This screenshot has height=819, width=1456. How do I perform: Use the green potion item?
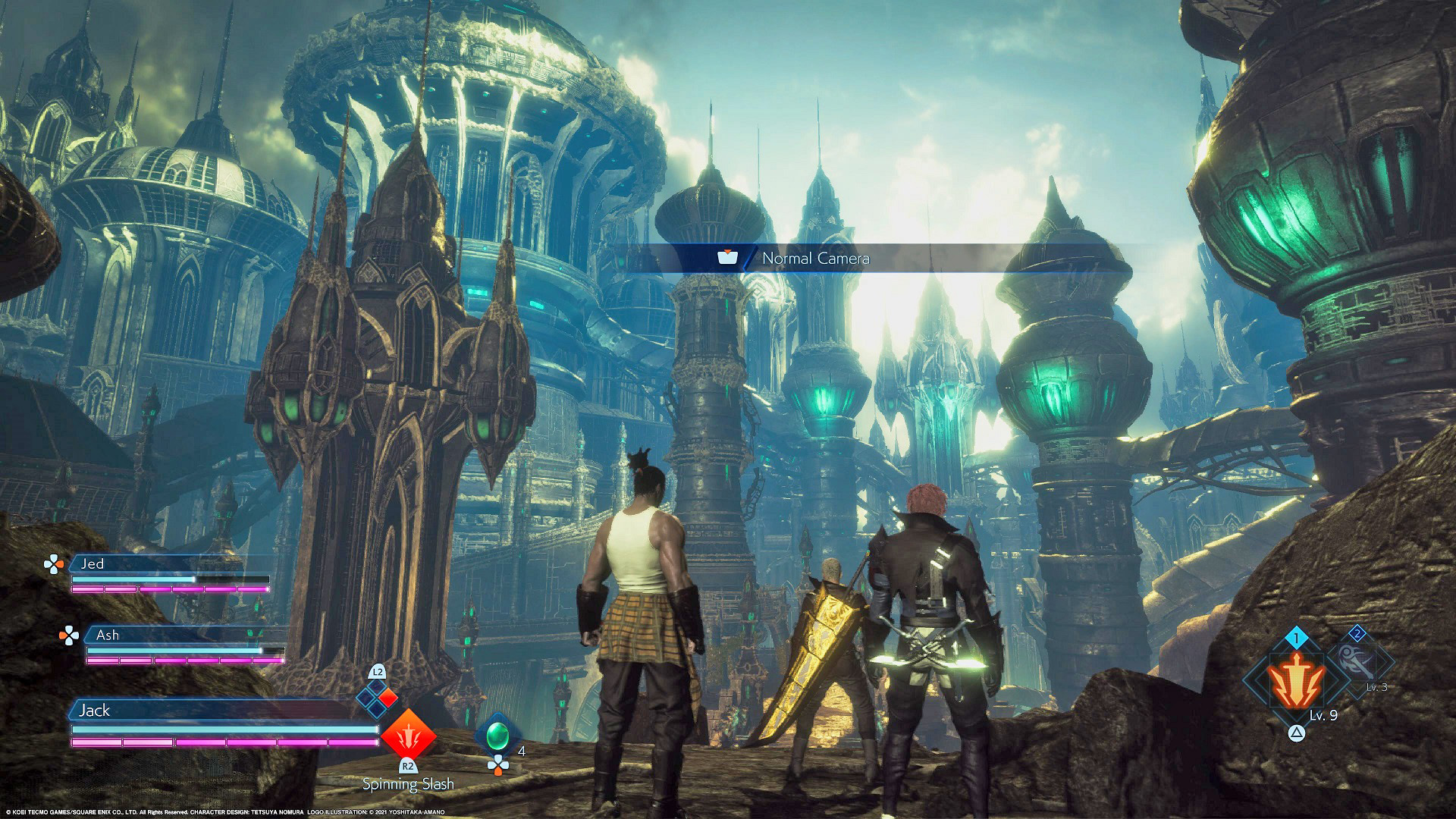point(497,735)
